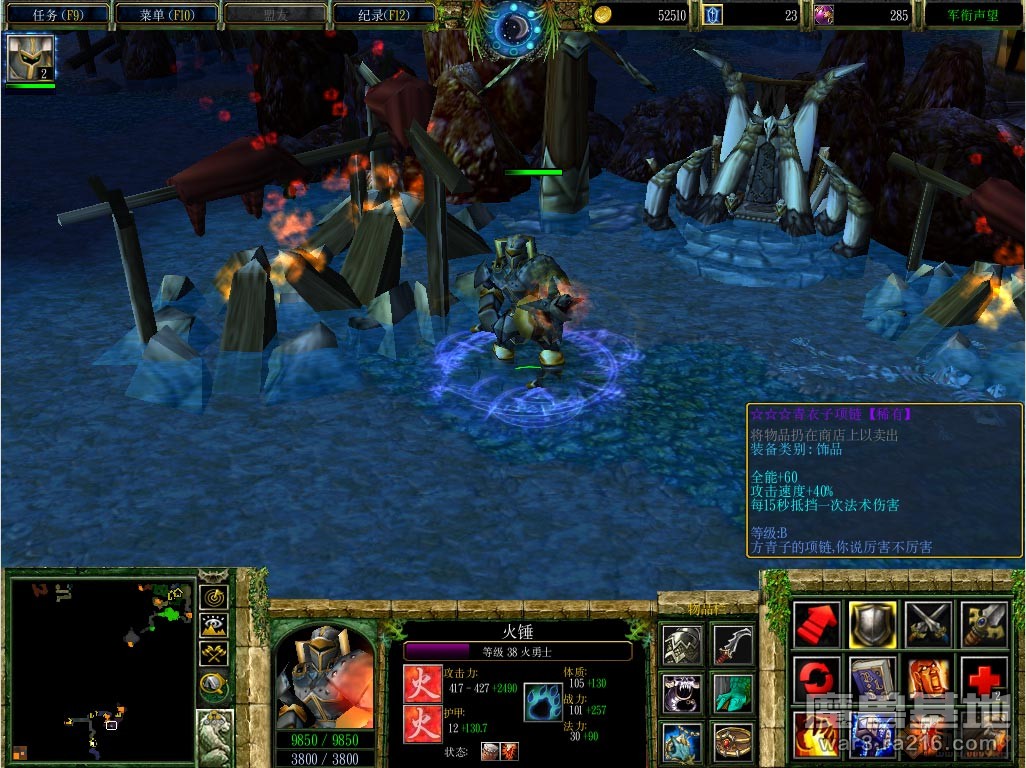Toggle the minimap terrain display button
Screen dimensions: 1026x768
point(214,626)
